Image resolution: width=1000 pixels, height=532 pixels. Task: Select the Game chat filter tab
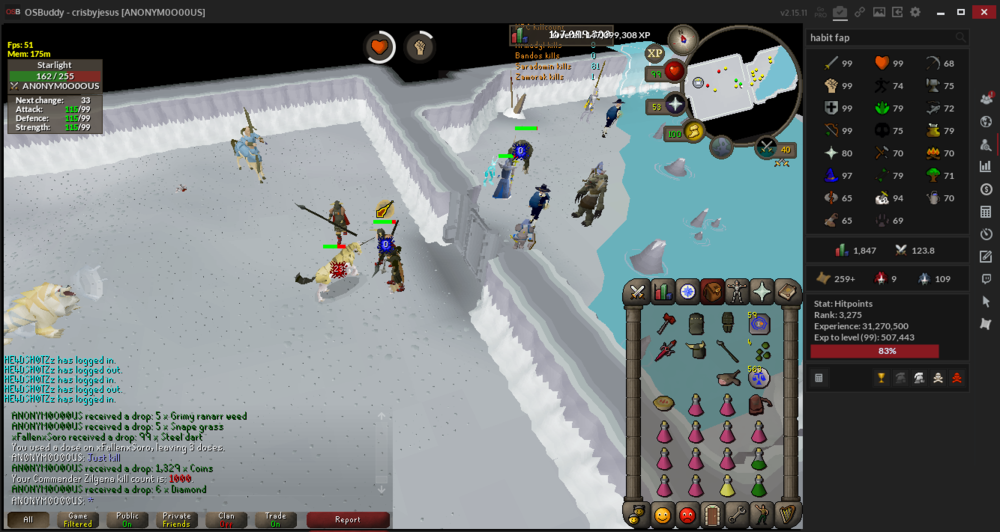click(77, 520)
